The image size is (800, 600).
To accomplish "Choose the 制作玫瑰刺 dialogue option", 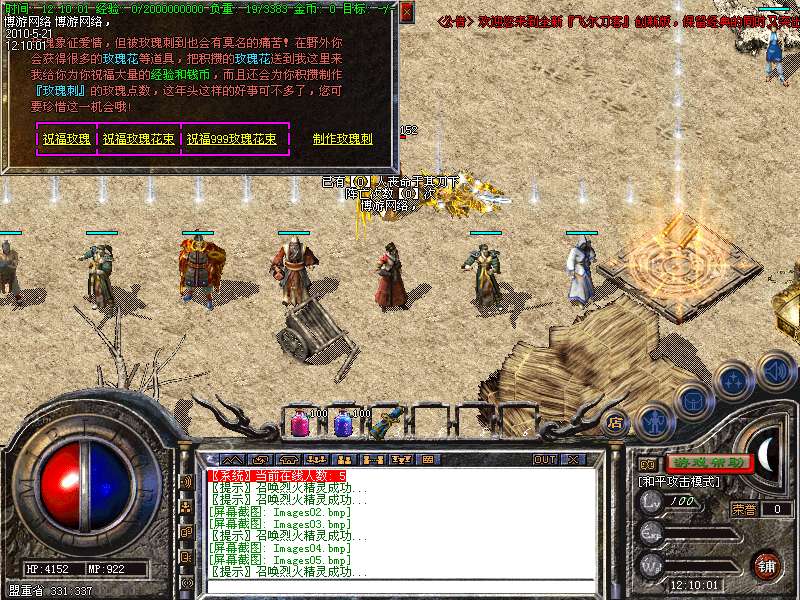I will [342, 139].
